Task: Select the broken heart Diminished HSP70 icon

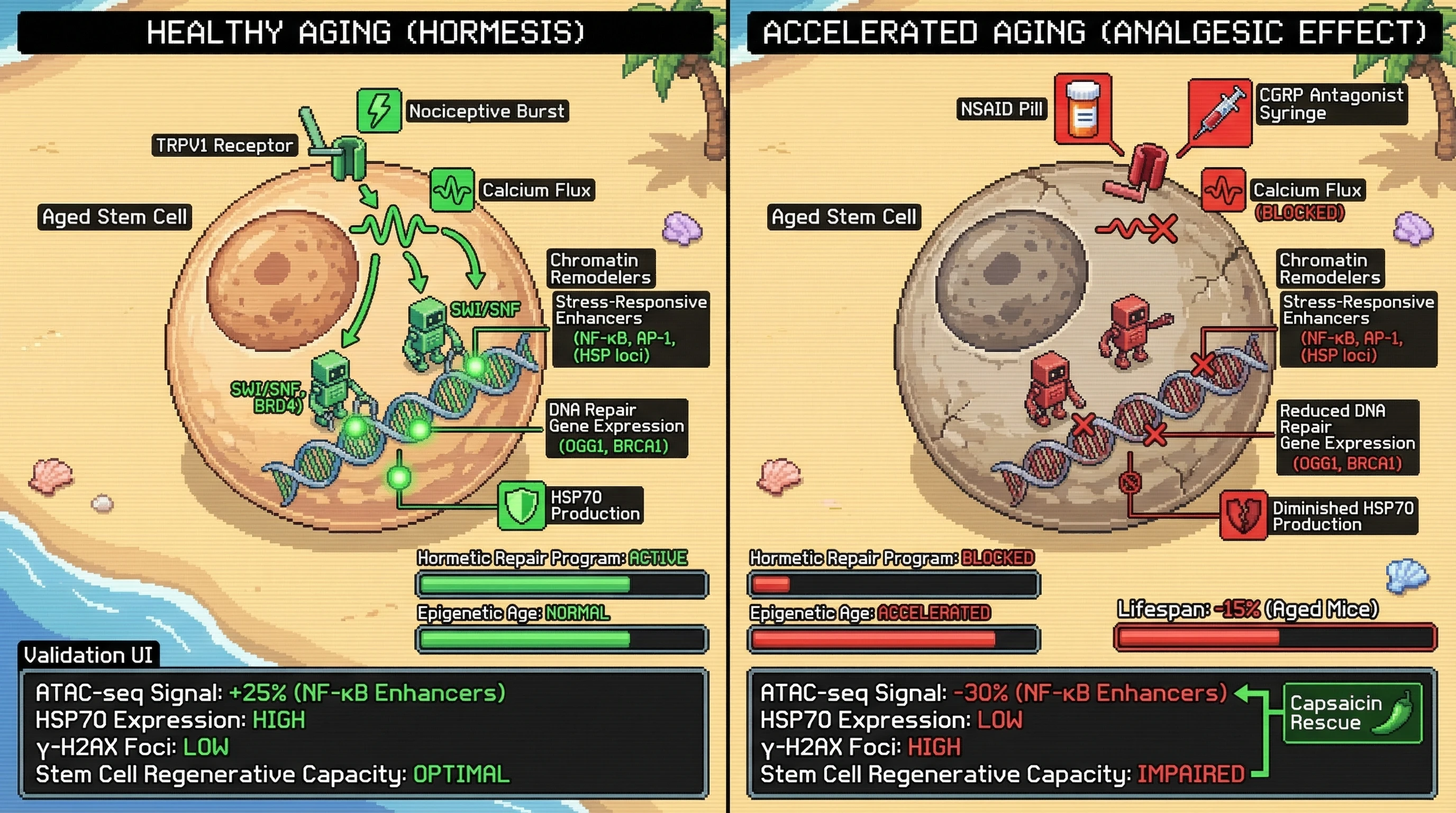Action: click(1243, 515)
